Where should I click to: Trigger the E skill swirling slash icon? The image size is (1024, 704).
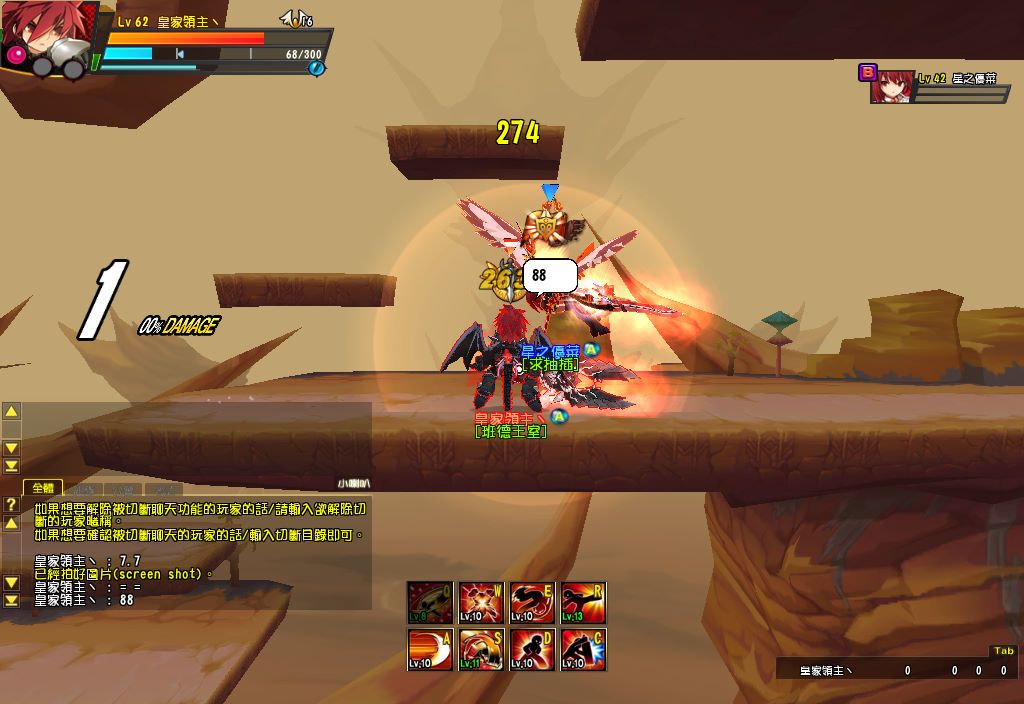point(532,603)
